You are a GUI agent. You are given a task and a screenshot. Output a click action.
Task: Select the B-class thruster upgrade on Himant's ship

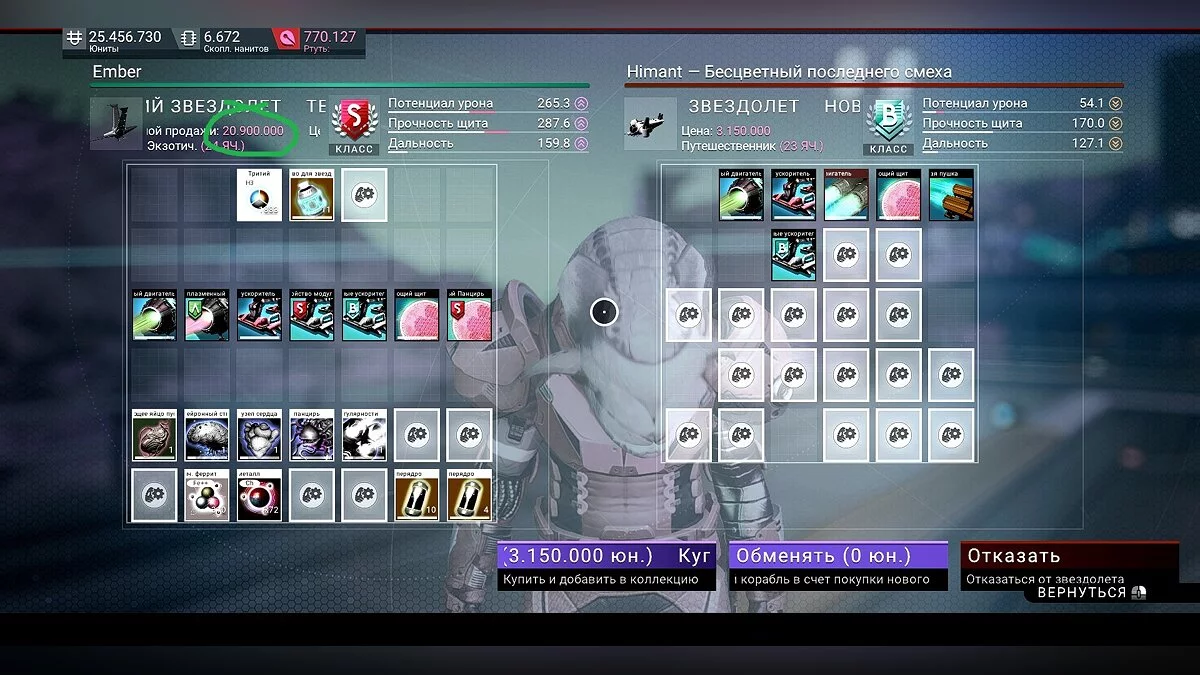(793, 255)
